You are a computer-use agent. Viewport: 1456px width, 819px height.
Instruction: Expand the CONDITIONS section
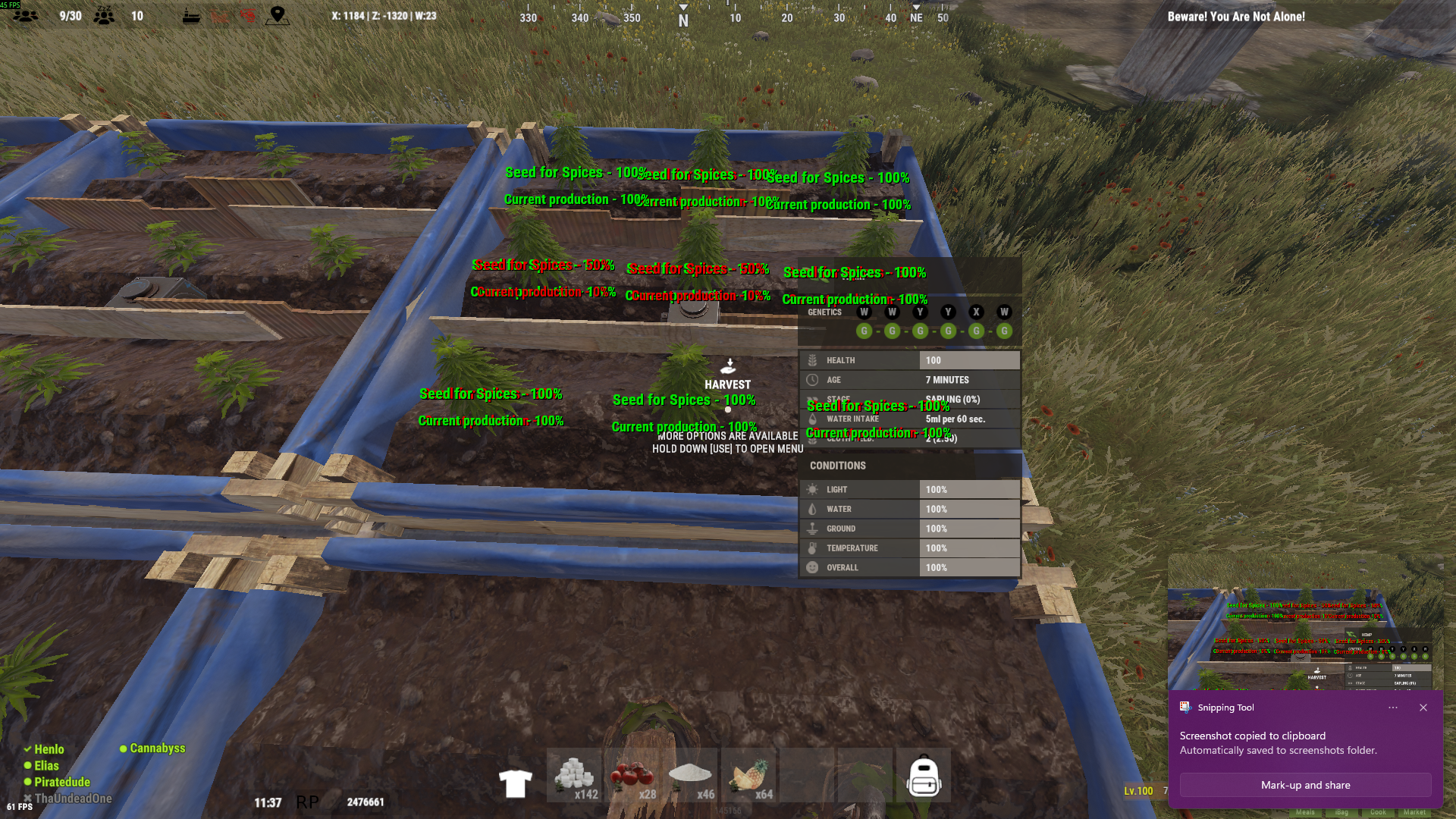(x=836, y=466)
